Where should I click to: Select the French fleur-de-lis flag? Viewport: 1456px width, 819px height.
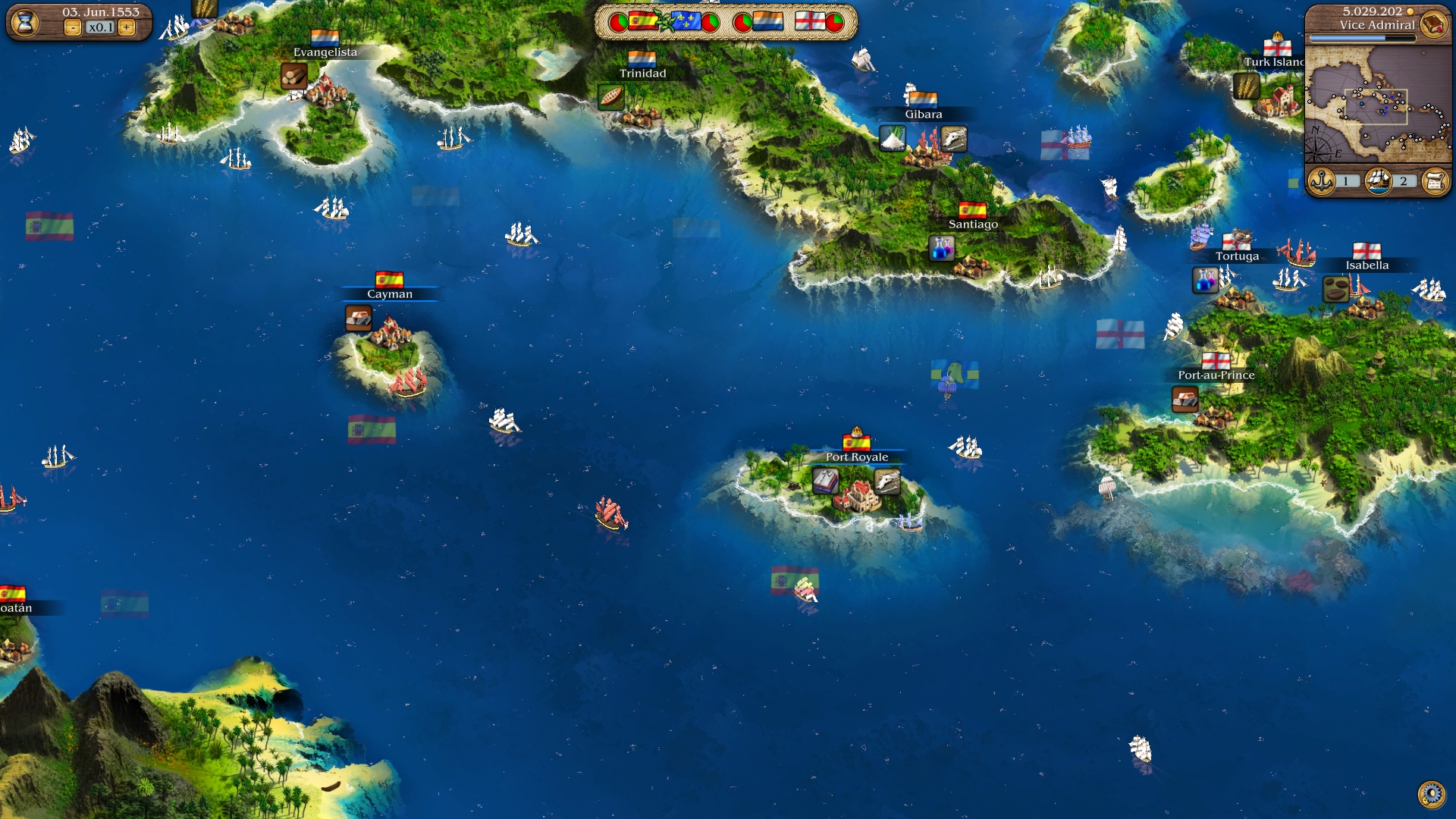tap(686, 21)
